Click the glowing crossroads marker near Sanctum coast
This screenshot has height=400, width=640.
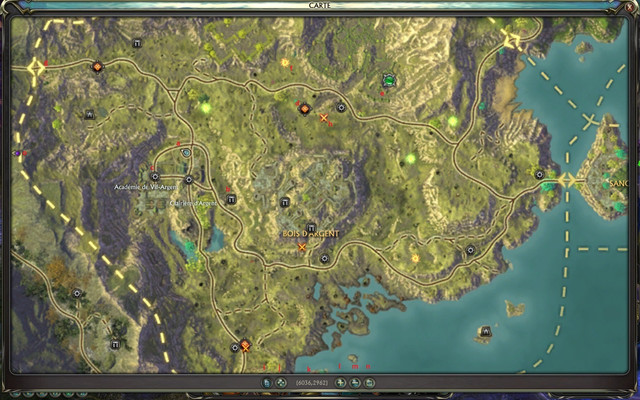568,180
